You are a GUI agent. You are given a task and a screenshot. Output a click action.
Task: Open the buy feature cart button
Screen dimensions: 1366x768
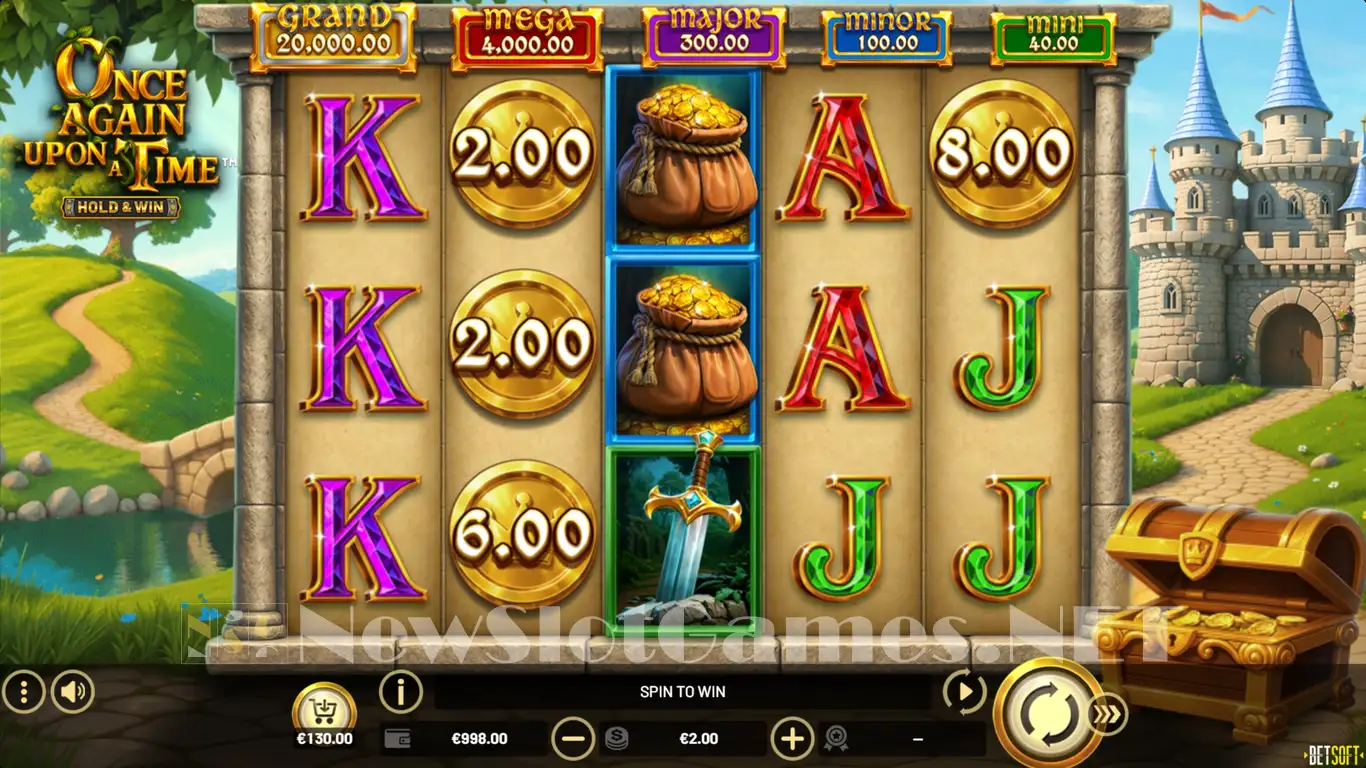324,711
